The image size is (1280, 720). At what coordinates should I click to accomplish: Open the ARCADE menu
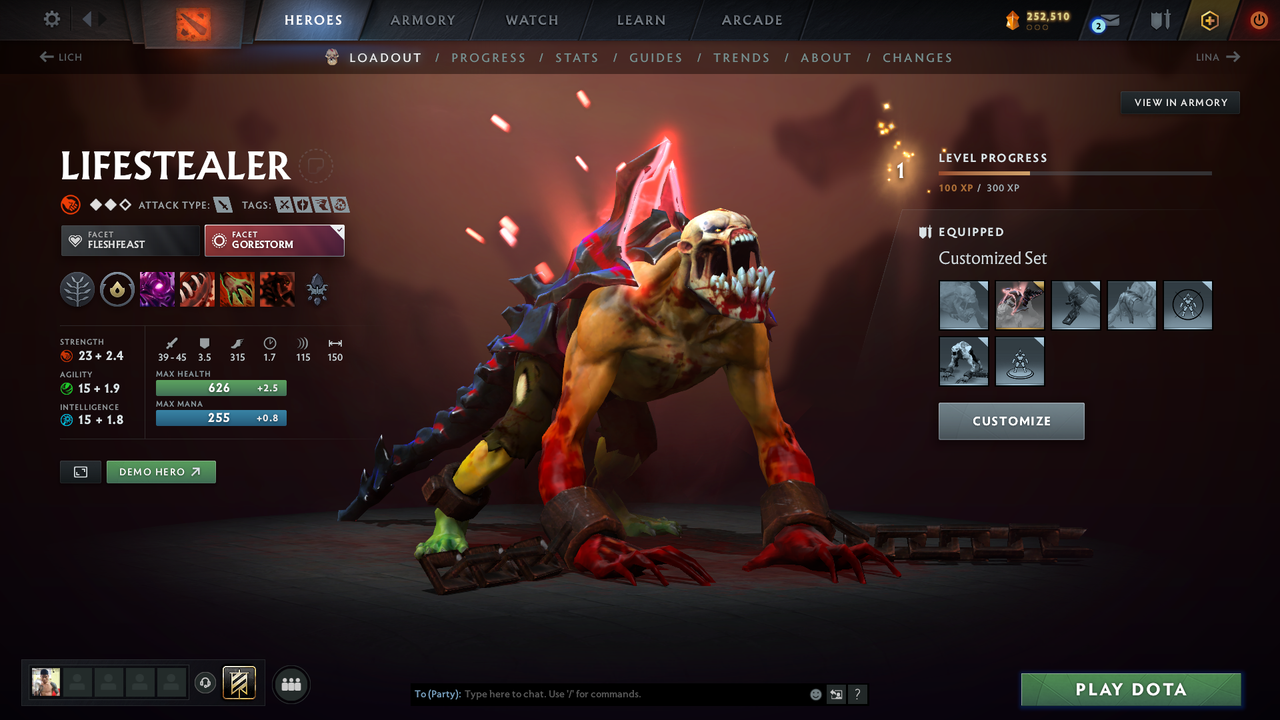click(x=751, y=19)
